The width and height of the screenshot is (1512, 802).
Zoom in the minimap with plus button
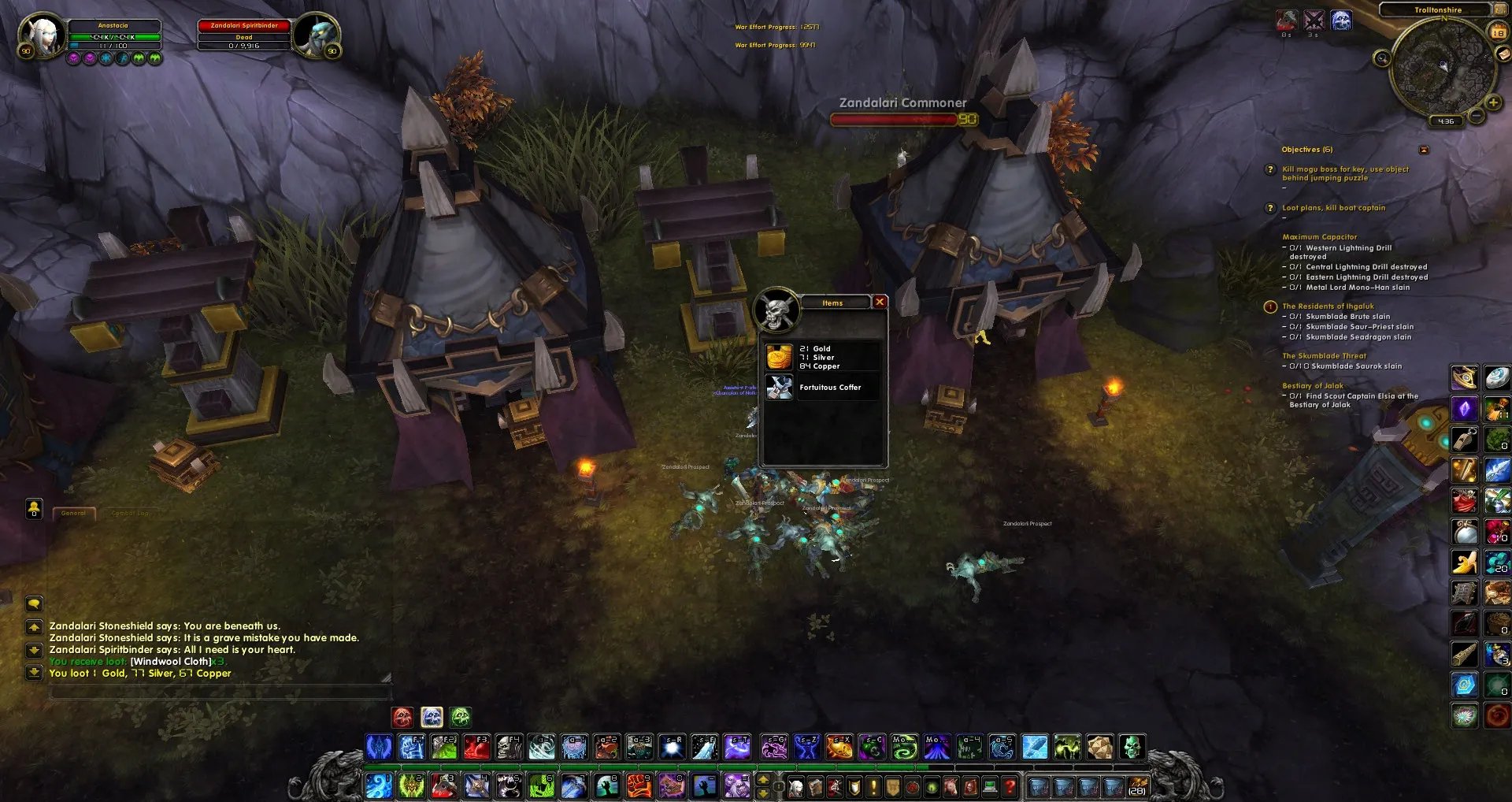tap(1492, 102)
